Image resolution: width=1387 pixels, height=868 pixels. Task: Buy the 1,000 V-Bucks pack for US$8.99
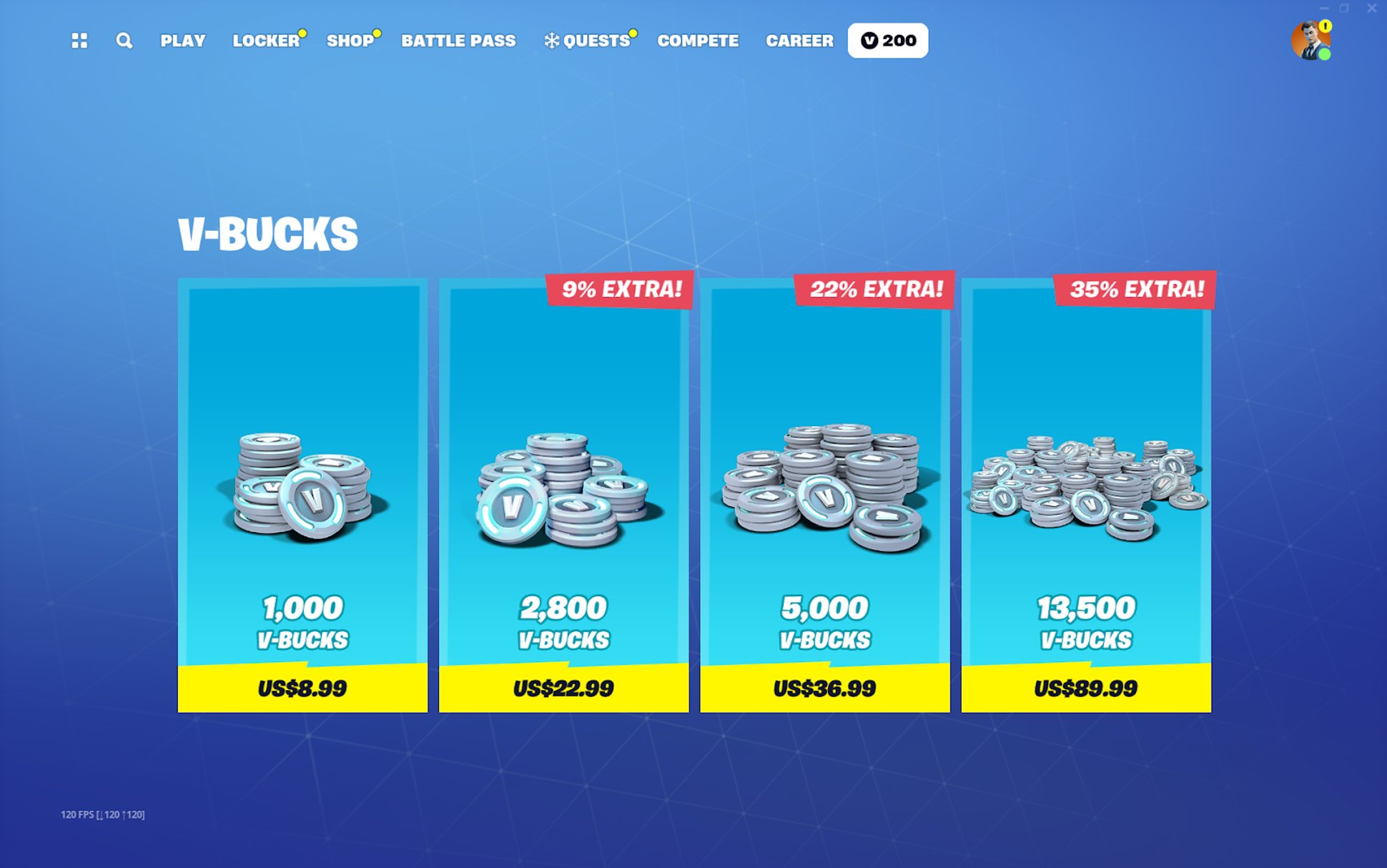pos(301,688)
